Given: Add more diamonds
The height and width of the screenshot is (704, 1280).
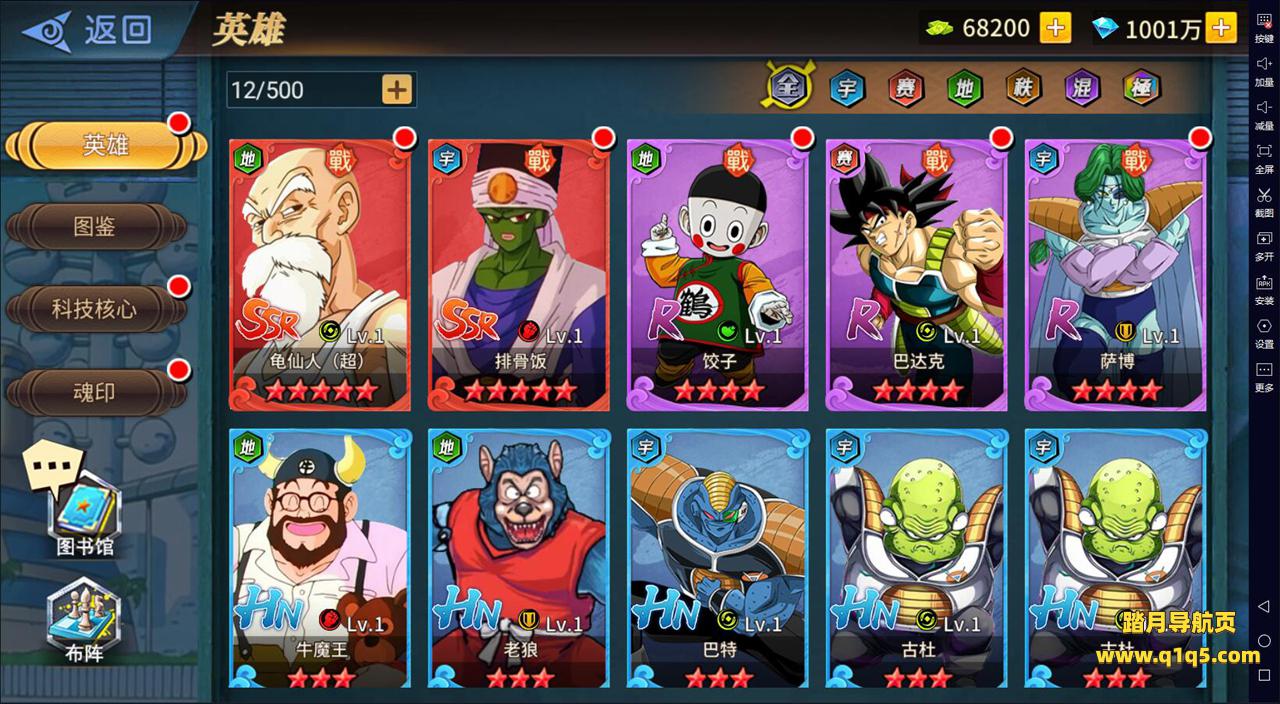Looking at the screenshot, I should [1220, 28].
